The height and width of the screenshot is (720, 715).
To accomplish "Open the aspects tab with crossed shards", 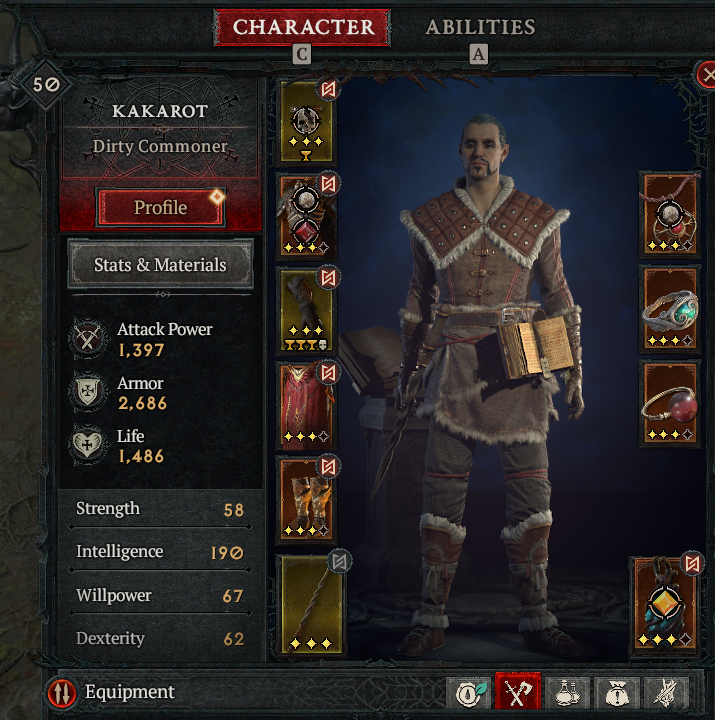I will point(667,692).
